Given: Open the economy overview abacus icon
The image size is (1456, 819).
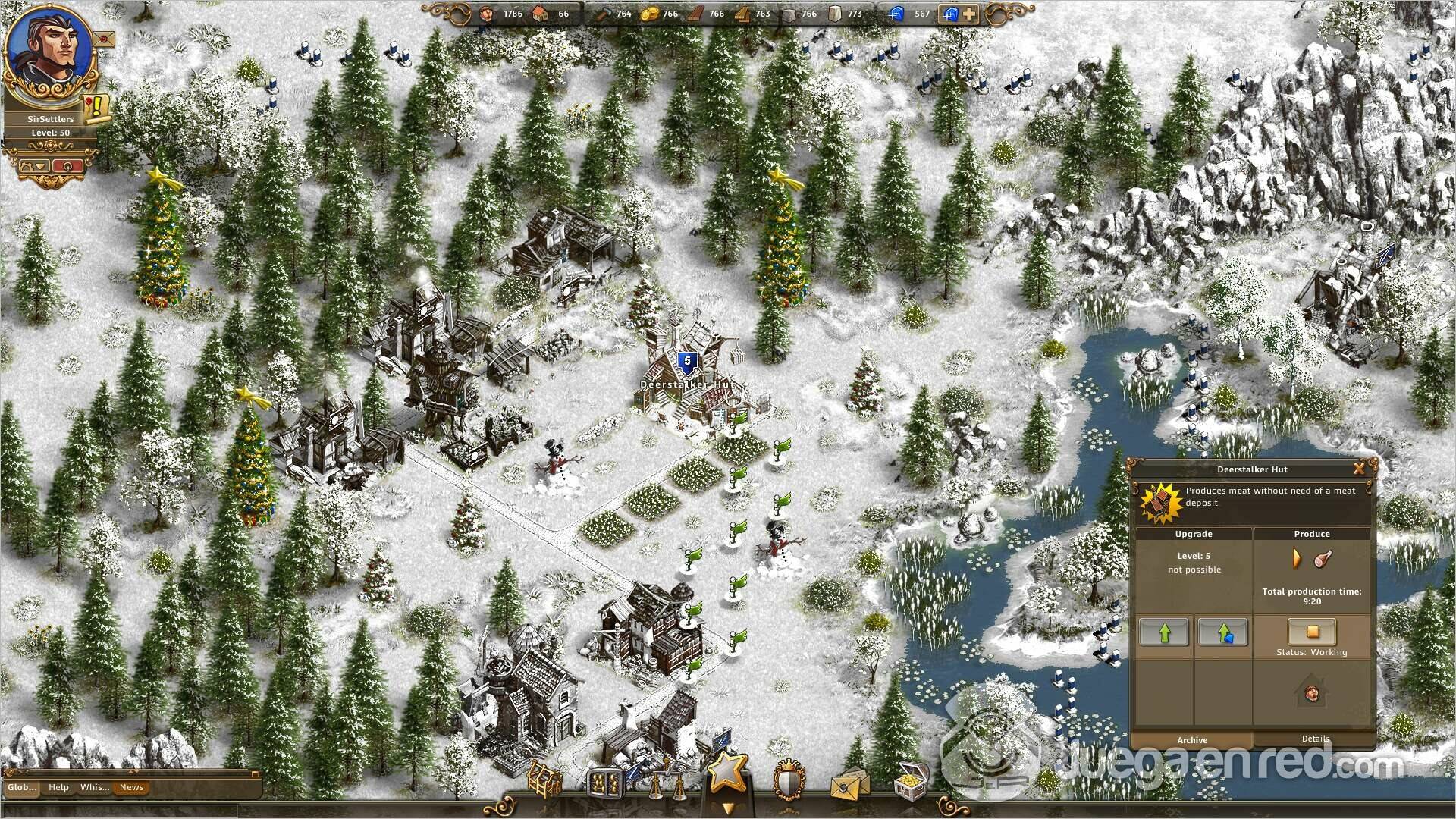Looking at the screenshot, I should (607, 781).
